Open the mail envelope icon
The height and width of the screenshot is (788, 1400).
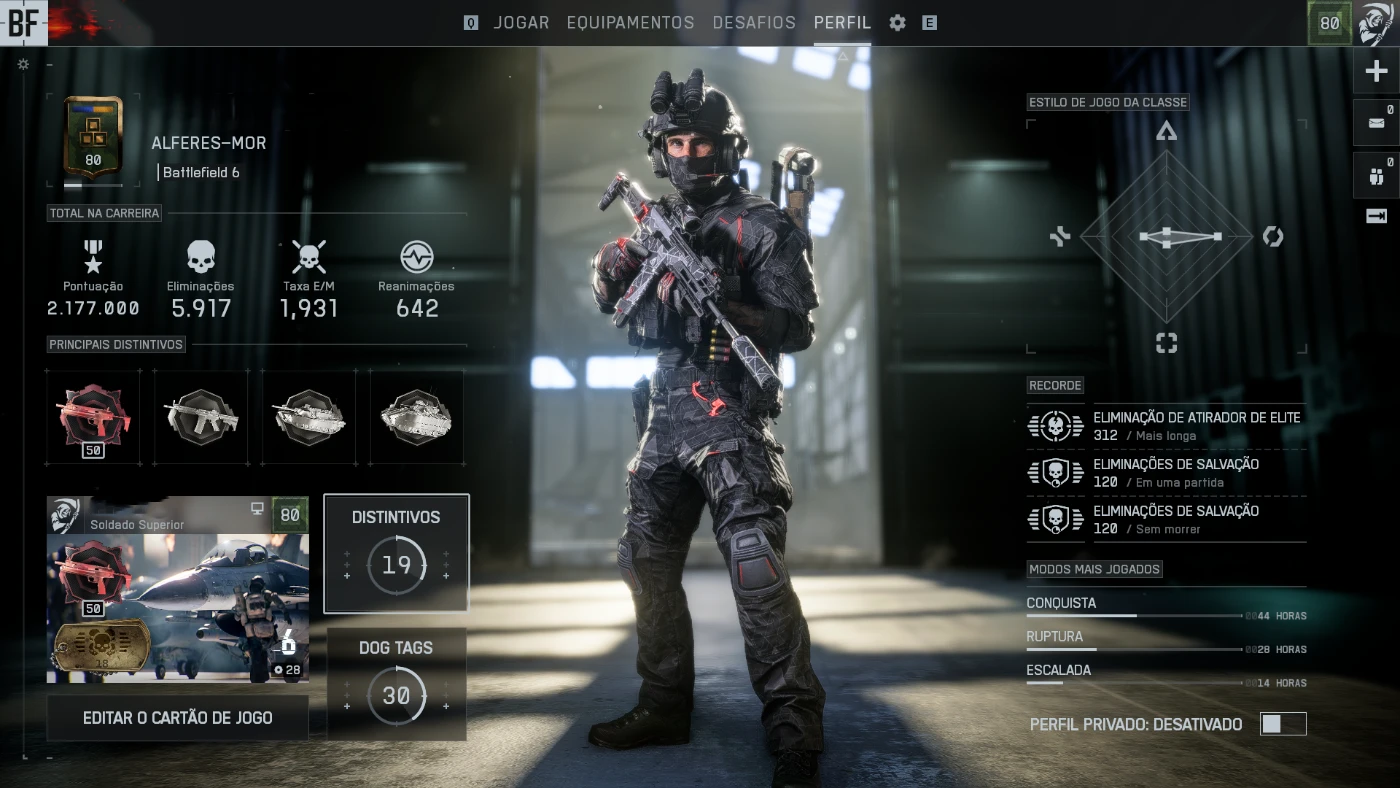1376,124
